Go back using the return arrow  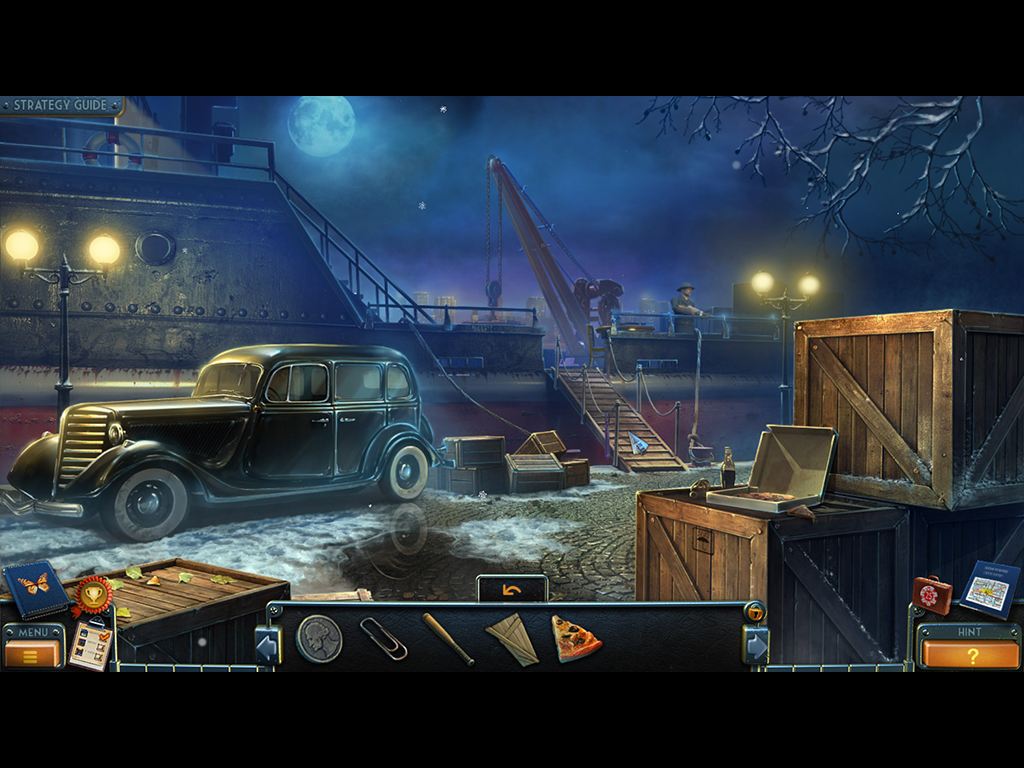(x=512, y=590)
